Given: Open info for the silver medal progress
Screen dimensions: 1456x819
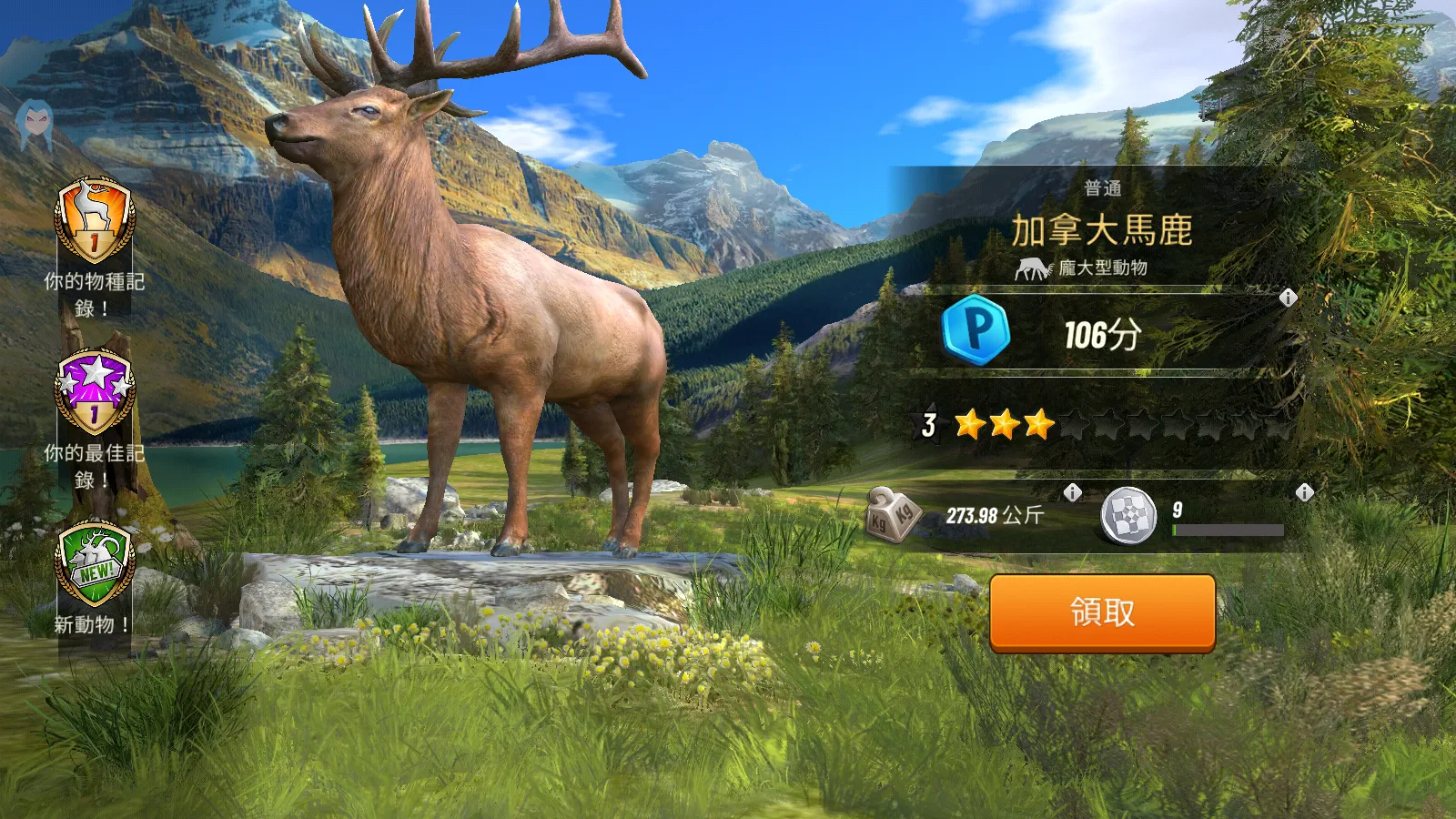Looking at the screenshot, I should tap(1304, 492).
